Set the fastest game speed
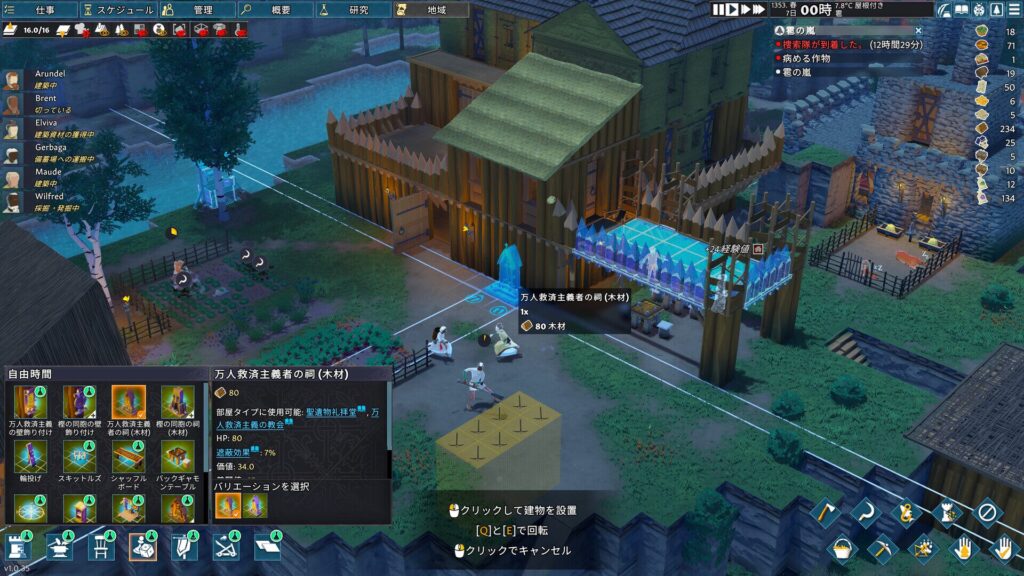This screenshot has width=1024, height=576. (x=759, y=9)
